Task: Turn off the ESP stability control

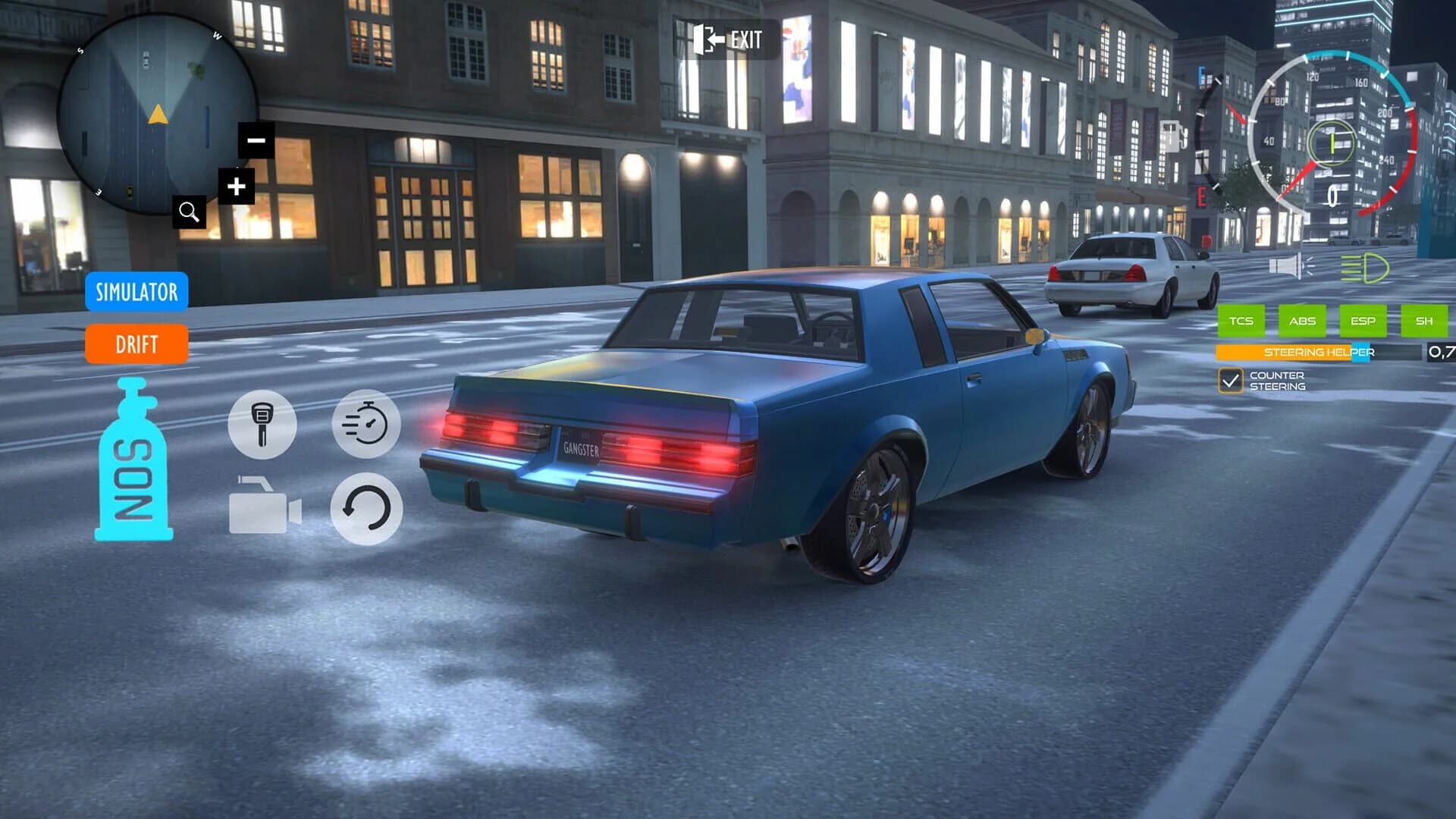Action: [x=1363, y=321]
